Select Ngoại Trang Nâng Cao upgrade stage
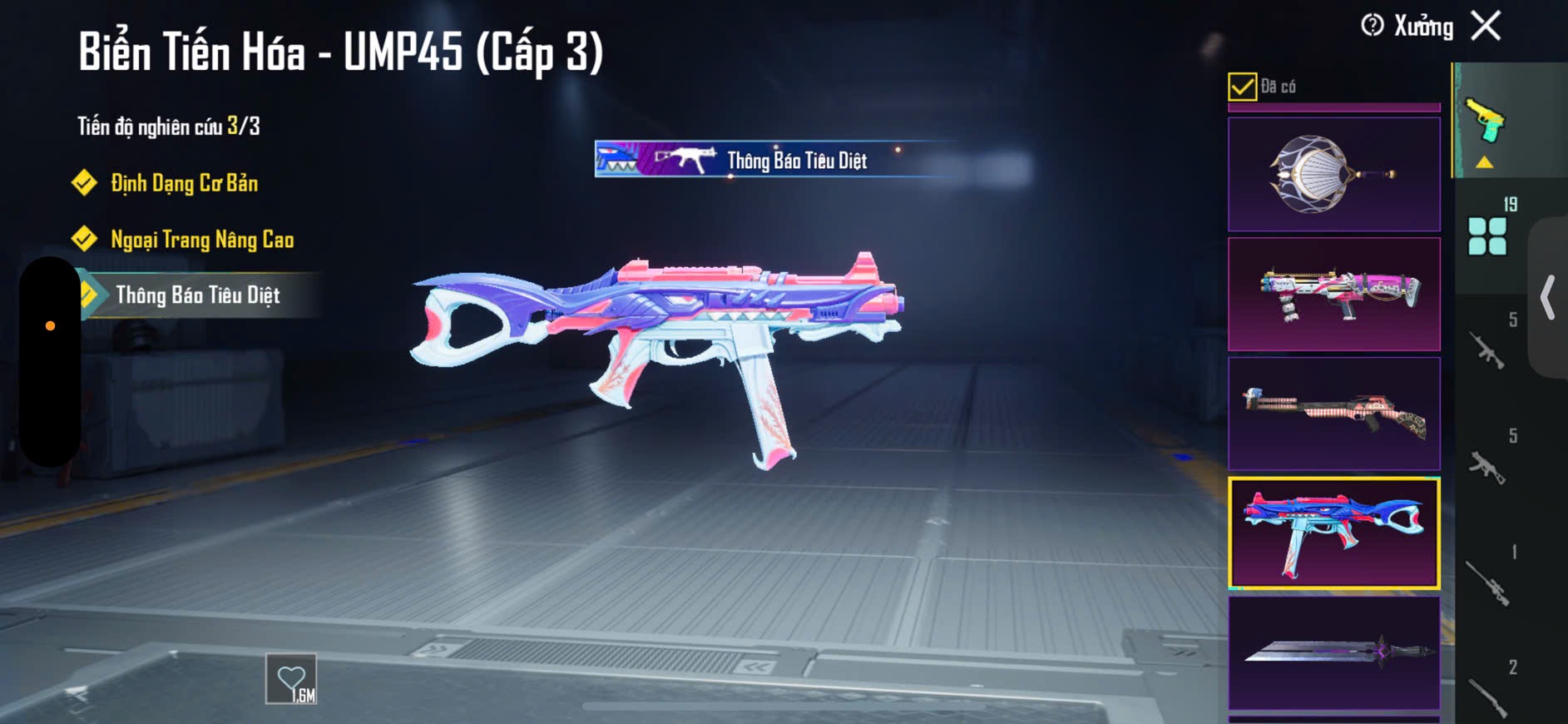 click(x=202, y=240)
